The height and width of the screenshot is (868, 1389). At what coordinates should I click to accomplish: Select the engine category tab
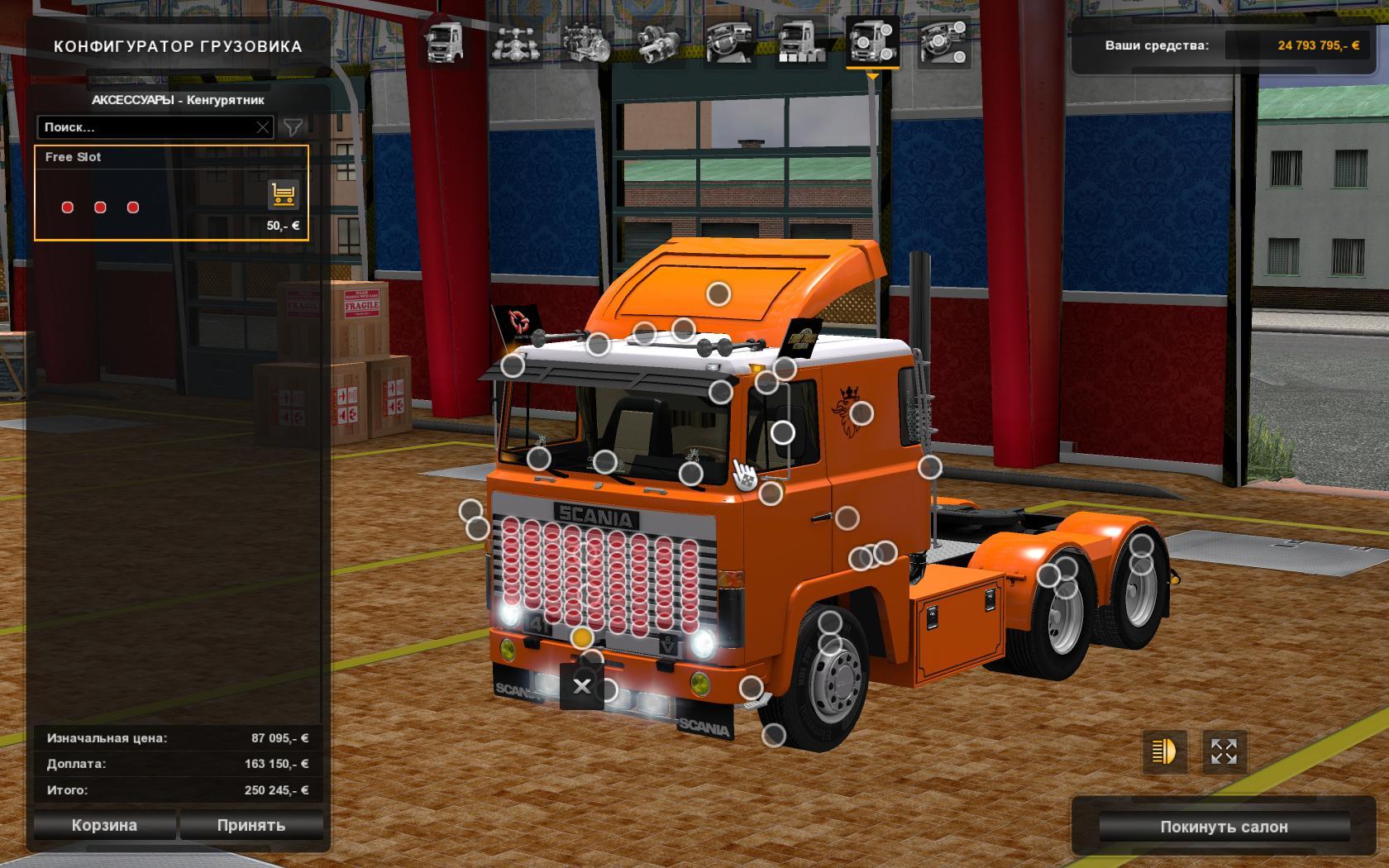click(585, 42)
